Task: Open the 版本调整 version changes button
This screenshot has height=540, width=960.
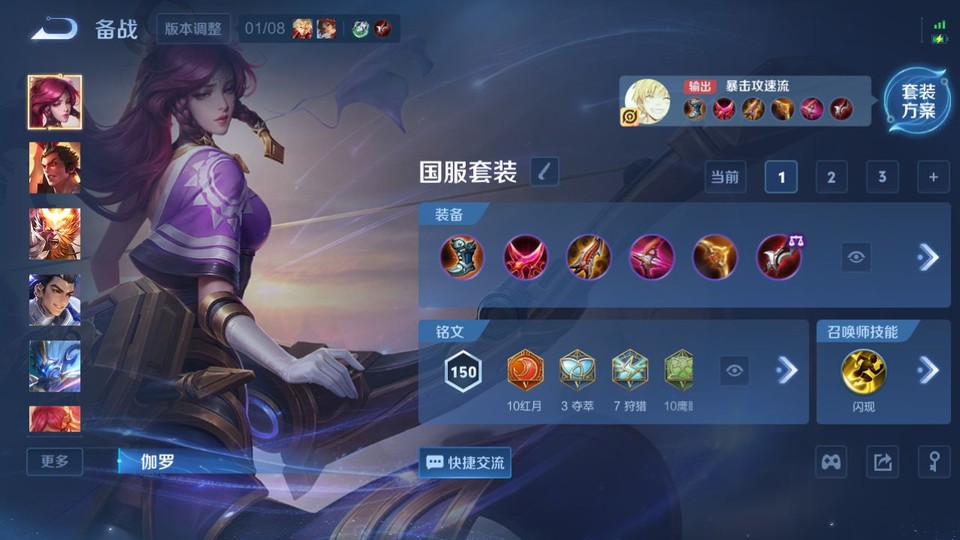Action: 193,28
